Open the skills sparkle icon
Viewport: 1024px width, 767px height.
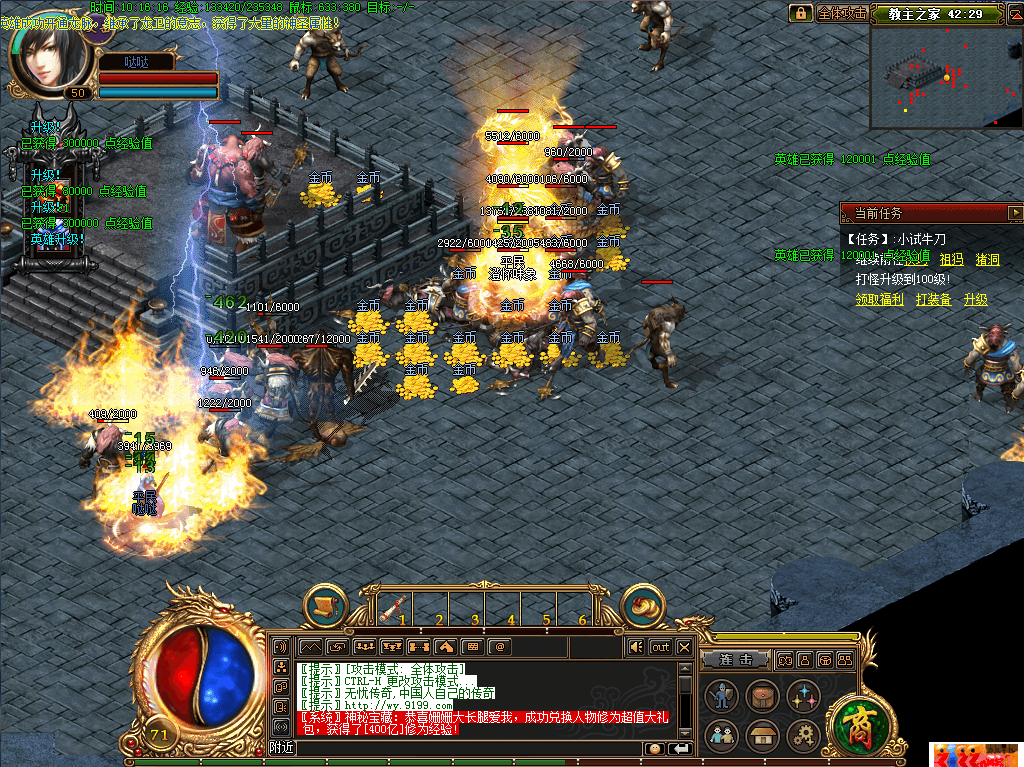[x=804, y=695]
